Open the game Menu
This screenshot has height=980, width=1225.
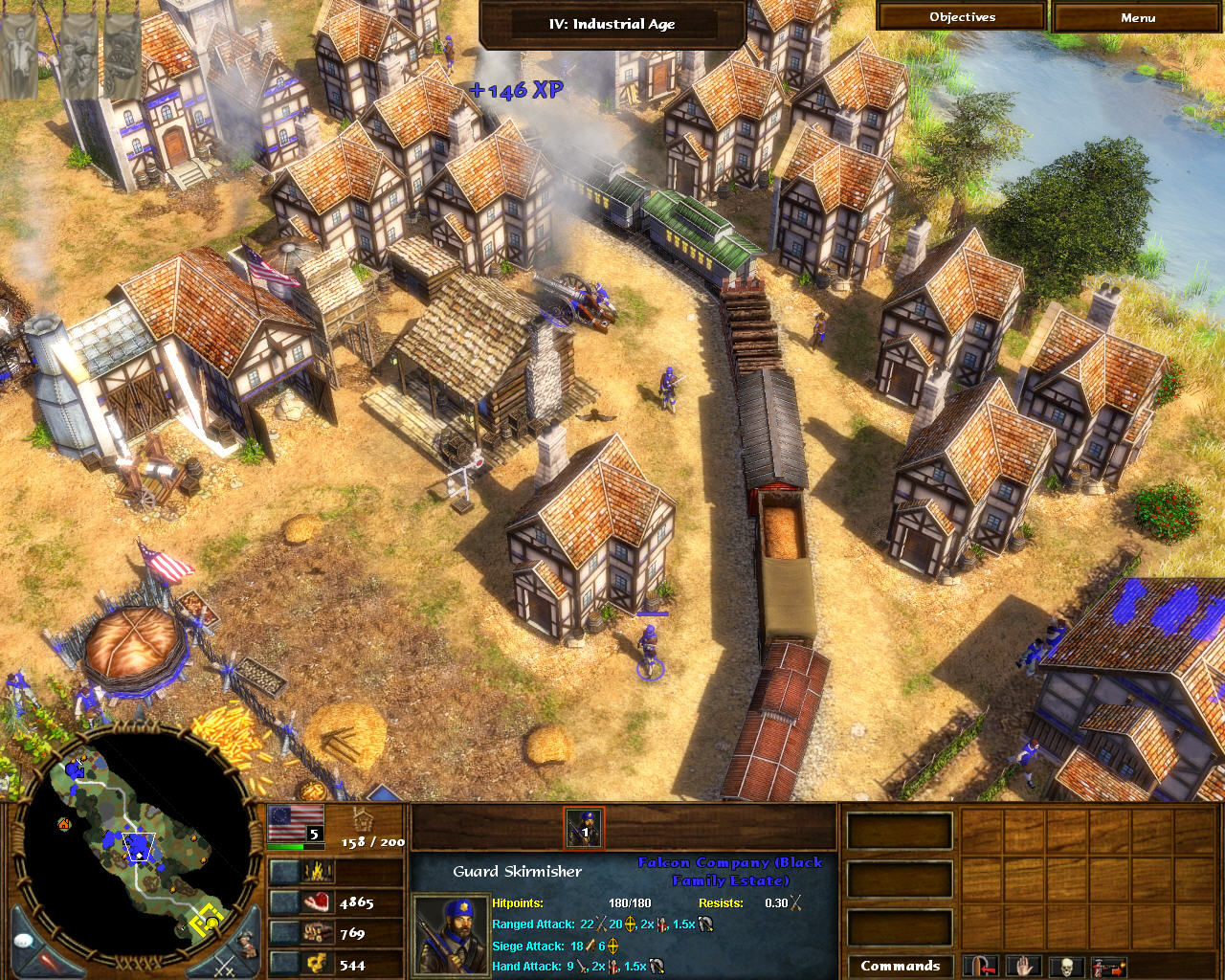1138,16
